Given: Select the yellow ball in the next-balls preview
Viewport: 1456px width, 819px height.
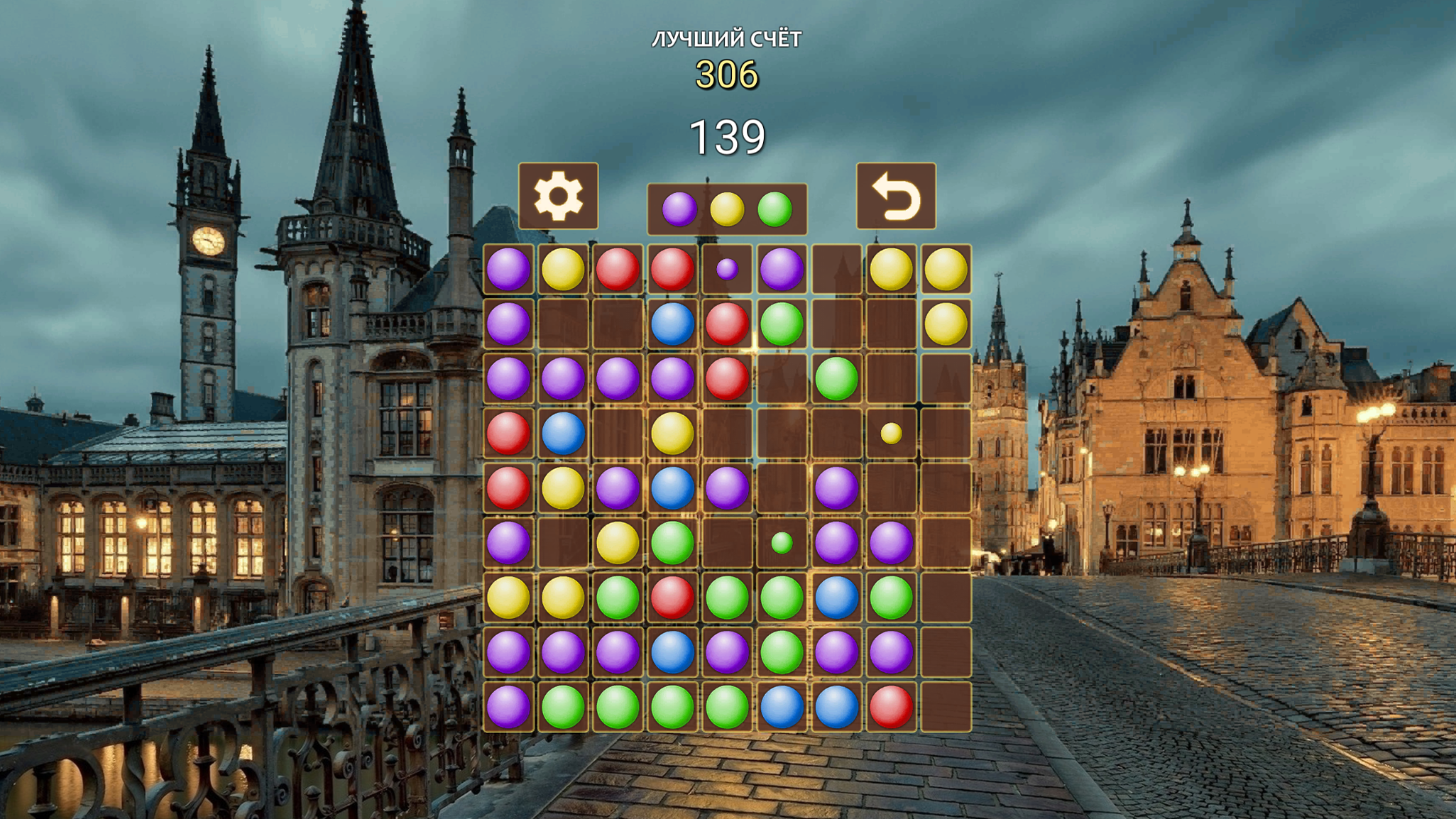Looking at the screenshot, I should [727, 209].
